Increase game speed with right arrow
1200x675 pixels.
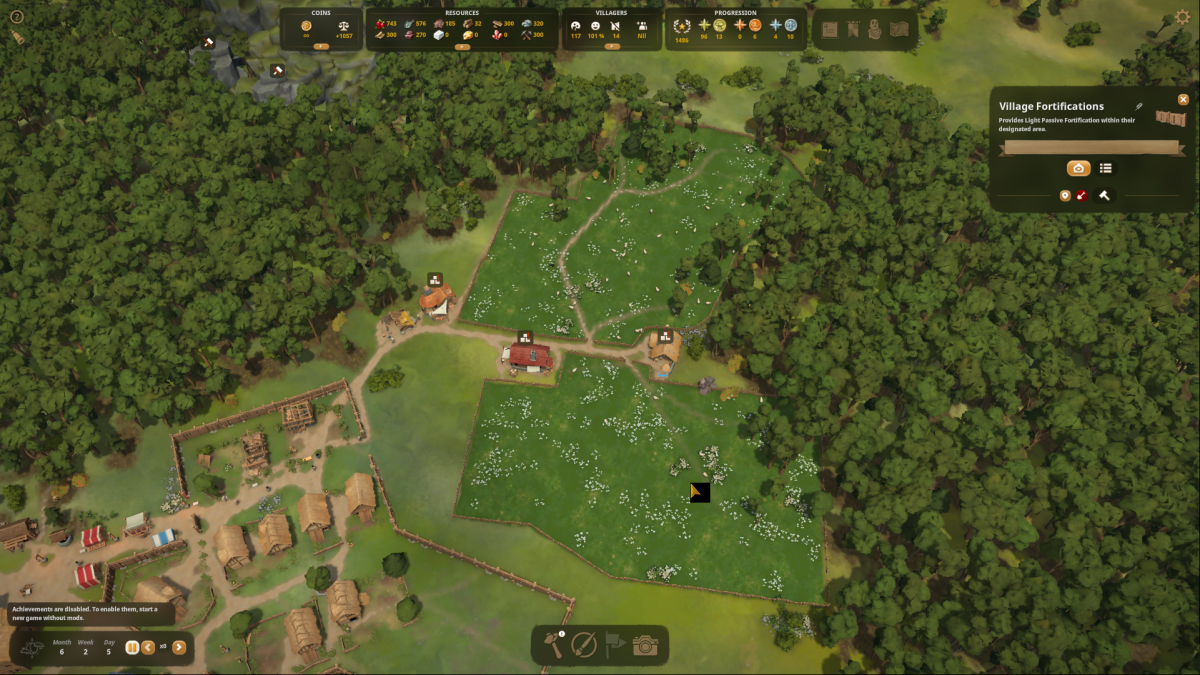pyautogui.click(x=179, y=647)
